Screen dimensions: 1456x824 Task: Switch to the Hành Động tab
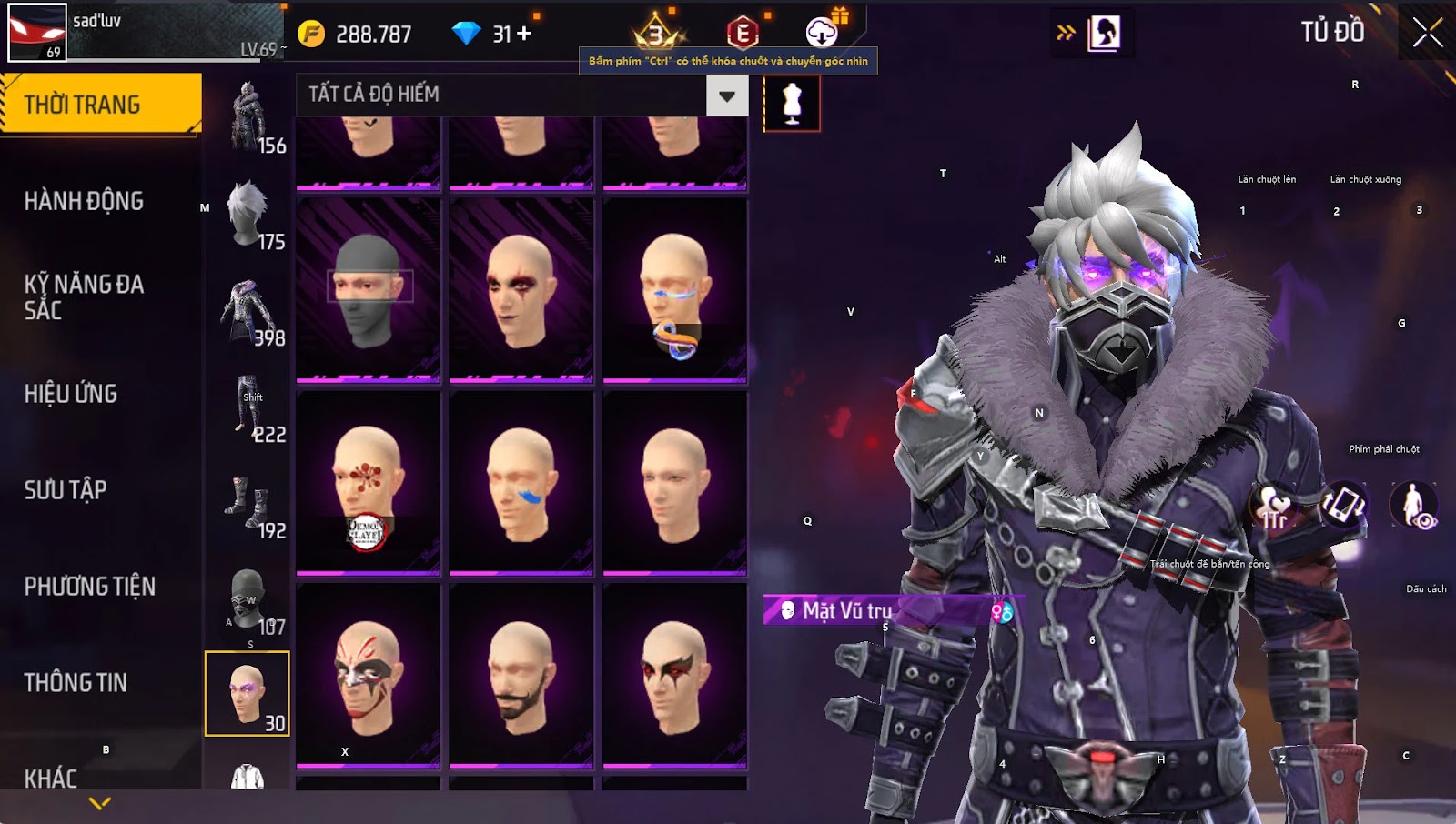(x=84, y=201)
